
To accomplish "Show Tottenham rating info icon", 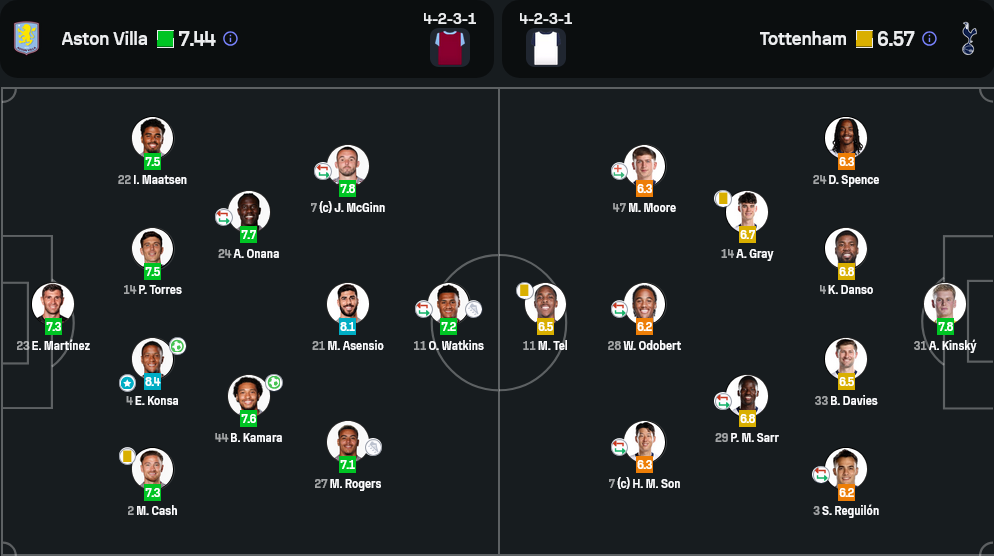I will [929, 39].
